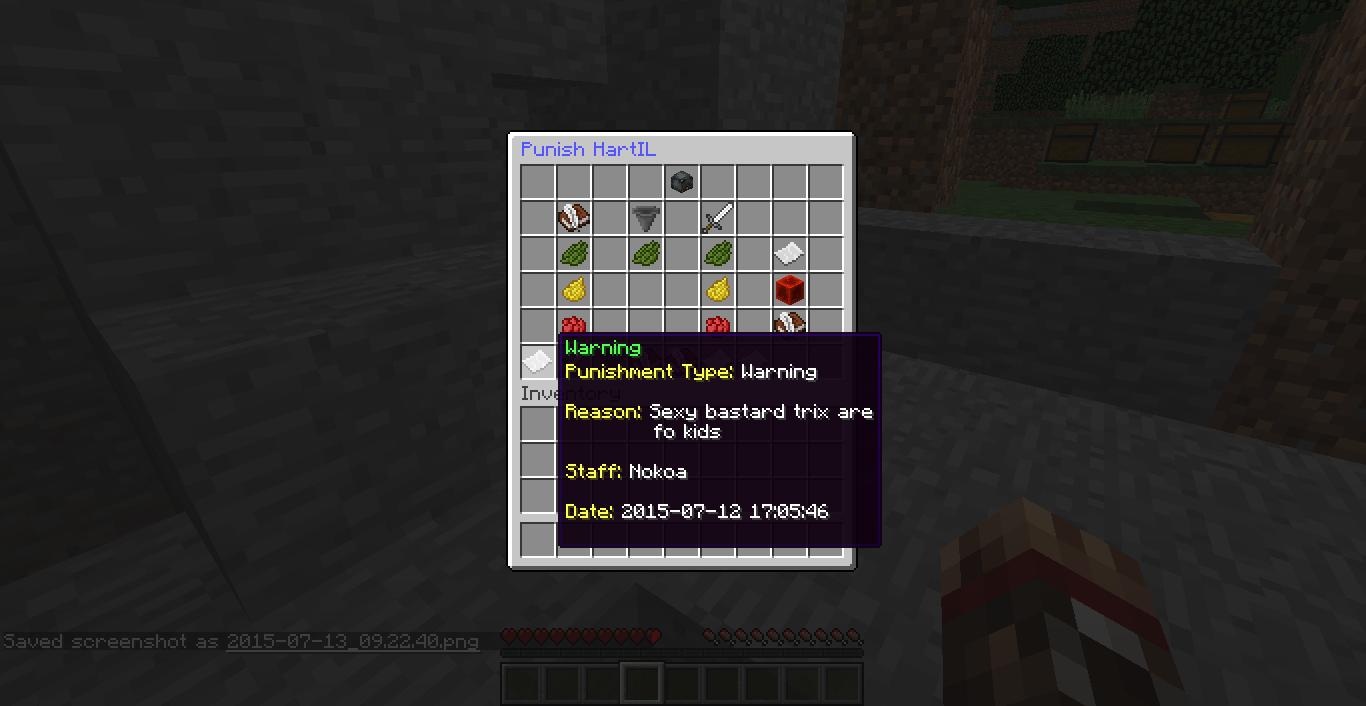
Task: Select the book and quill beside the hopper
Action: point(573,218)
